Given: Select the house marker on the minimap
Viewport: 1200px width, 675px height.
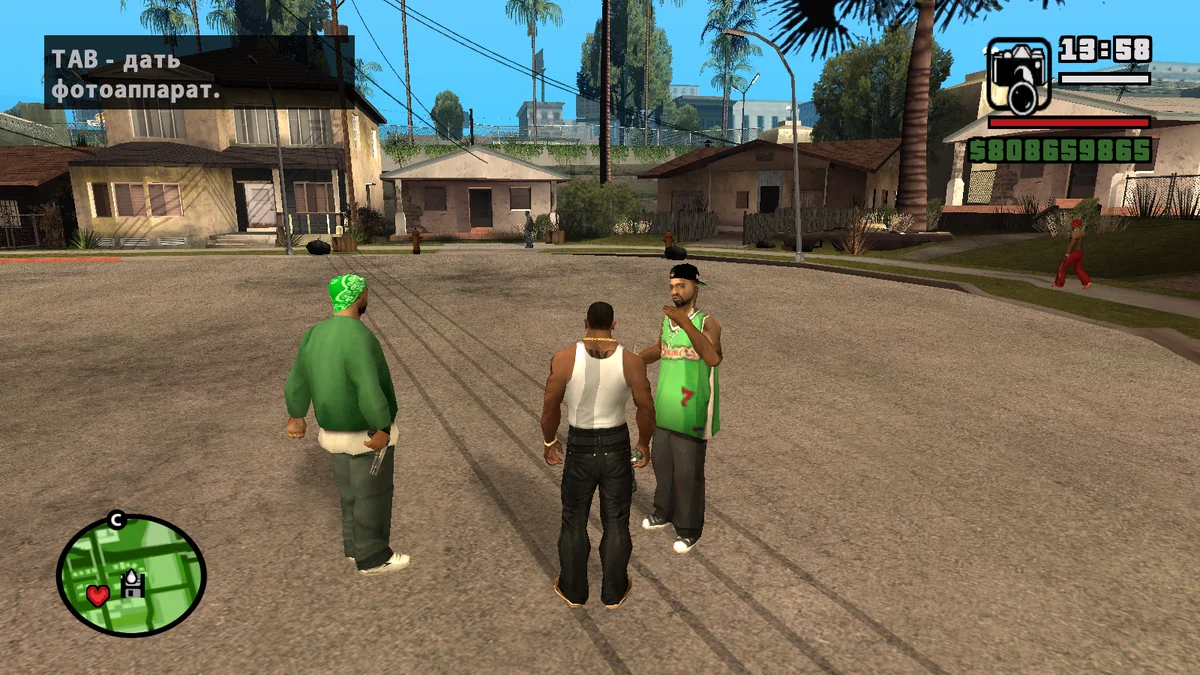Looking at the screenshot, I should (133, 584).
